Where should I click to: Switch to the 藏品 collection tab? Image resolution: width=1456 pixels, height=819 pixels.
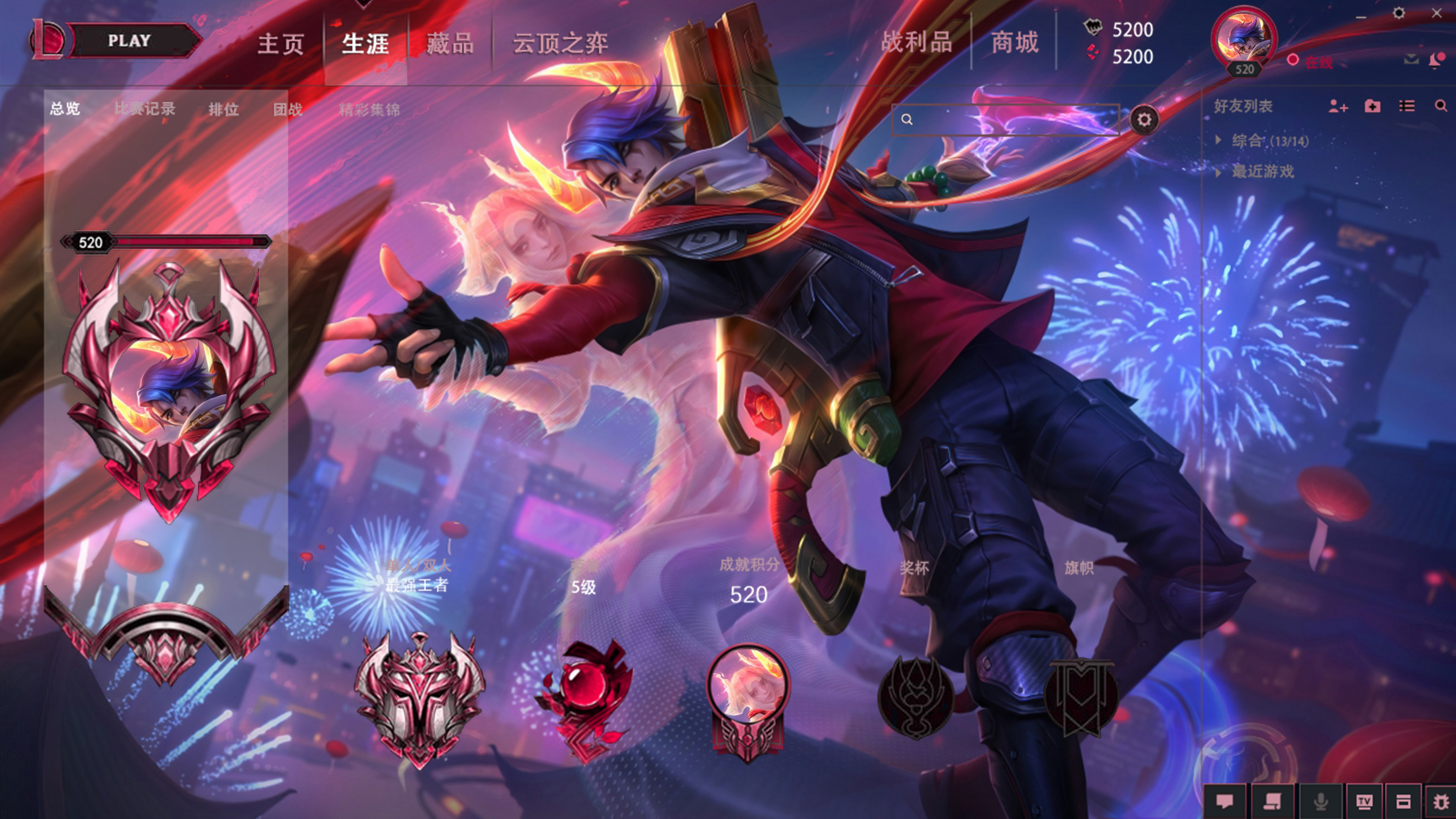click(450, 44)
